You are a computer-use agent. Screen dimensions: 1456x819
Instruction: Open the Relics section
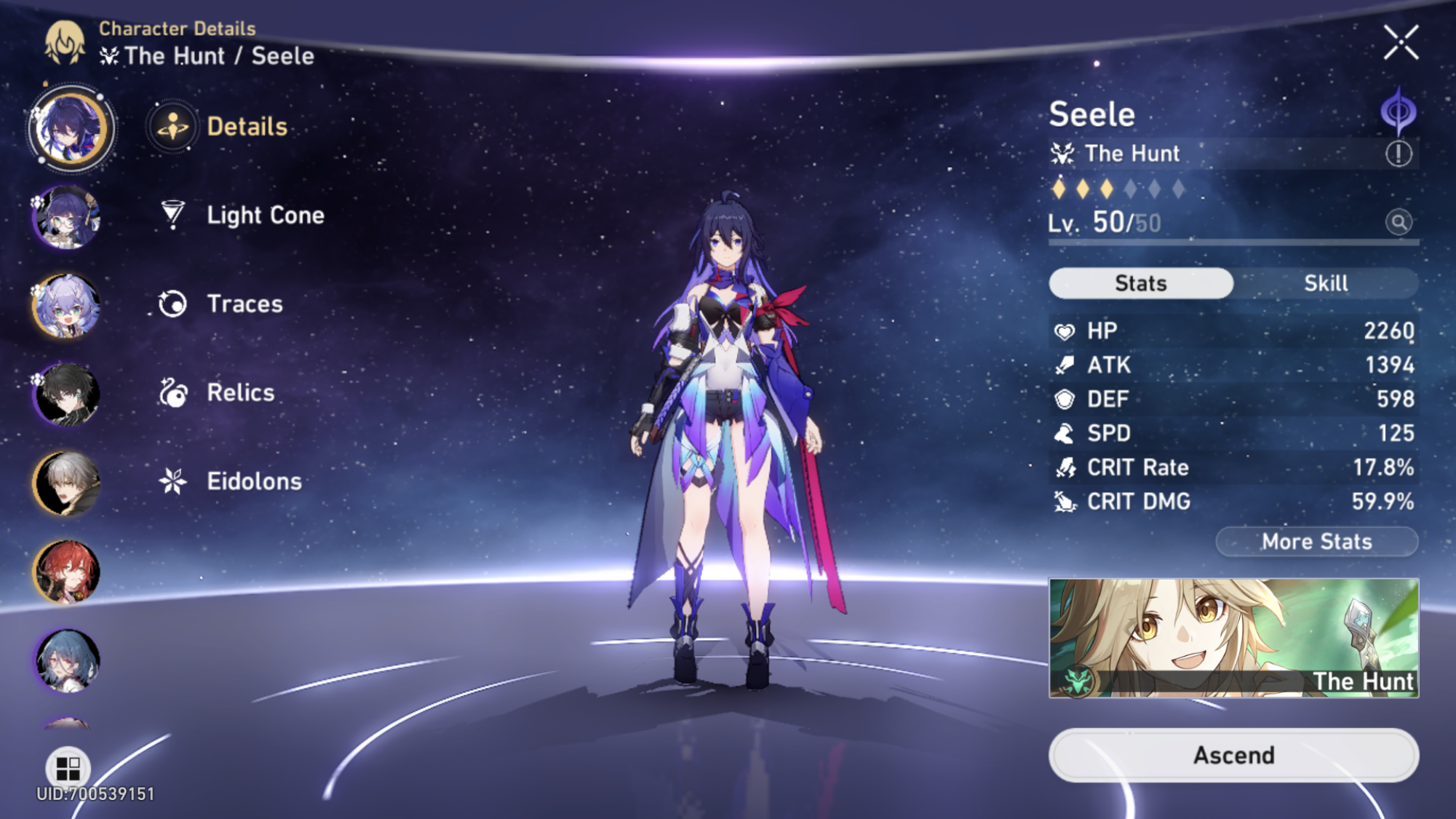240,392
